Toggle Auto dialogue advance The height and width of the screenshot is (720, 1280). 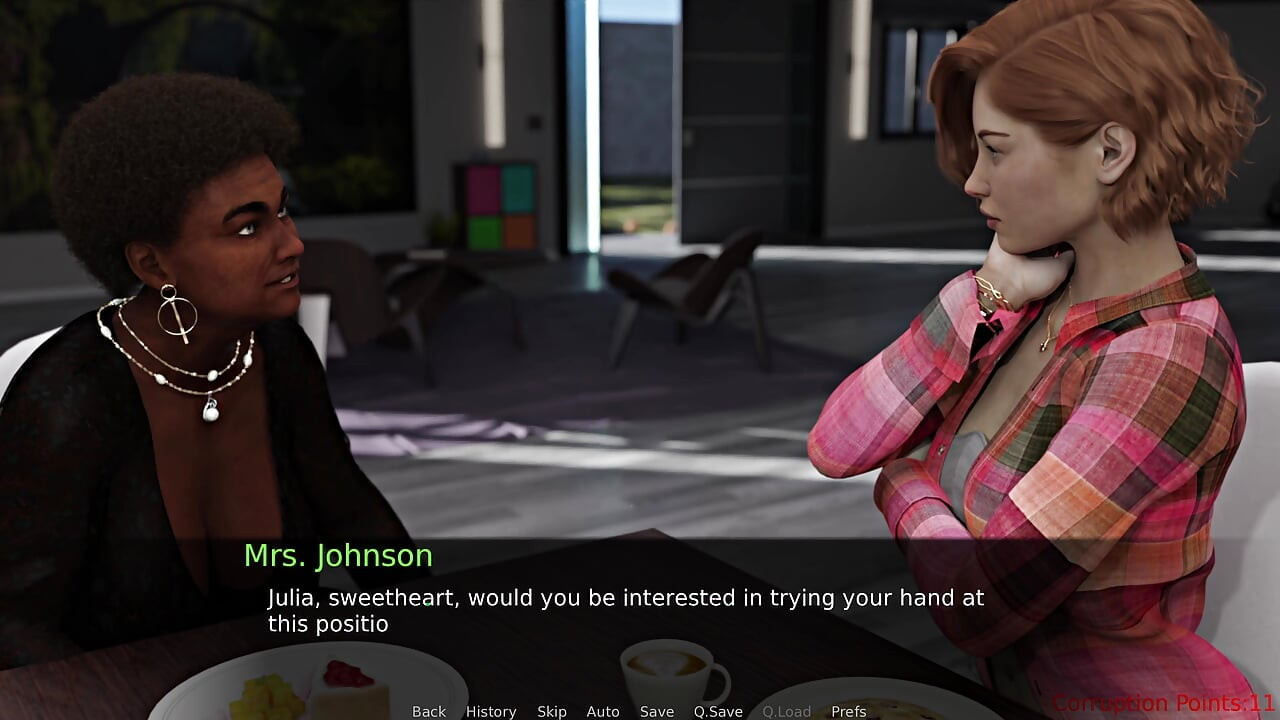click(x=603, y=711)
